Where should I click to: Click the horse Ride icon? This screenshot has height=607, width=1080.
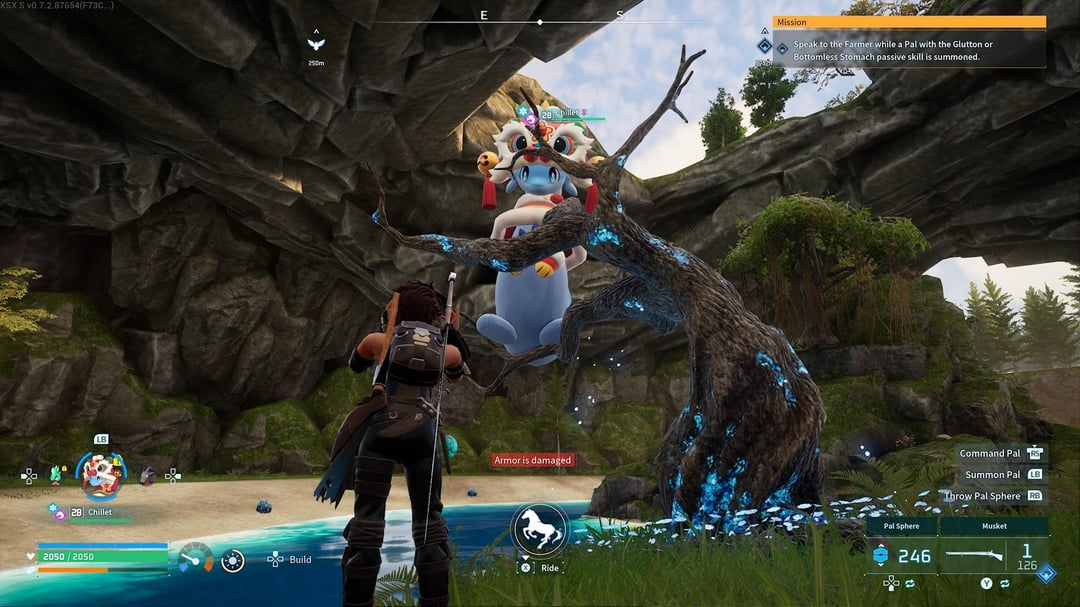pos(540,529)
